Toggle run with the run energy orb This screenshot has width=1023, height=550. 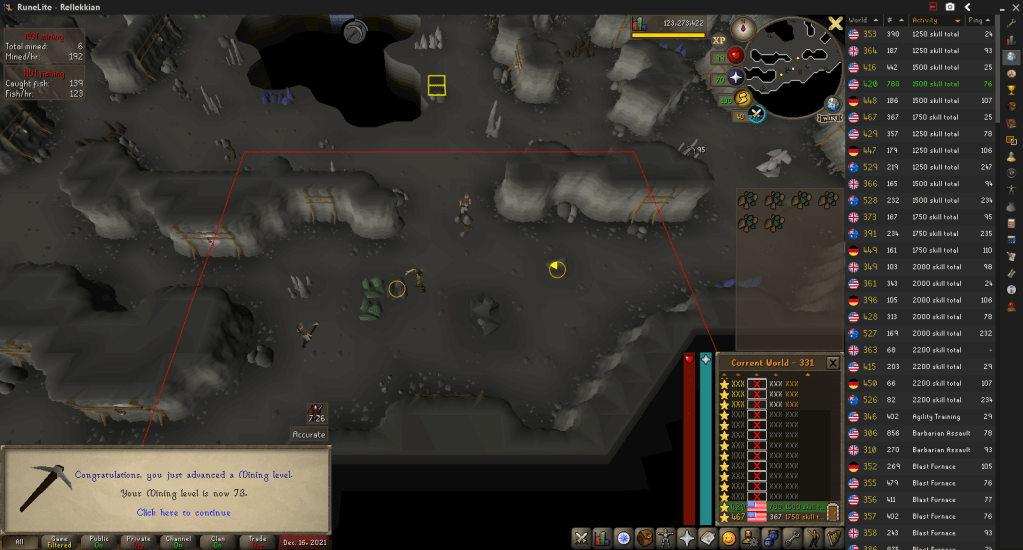(741, 98)
